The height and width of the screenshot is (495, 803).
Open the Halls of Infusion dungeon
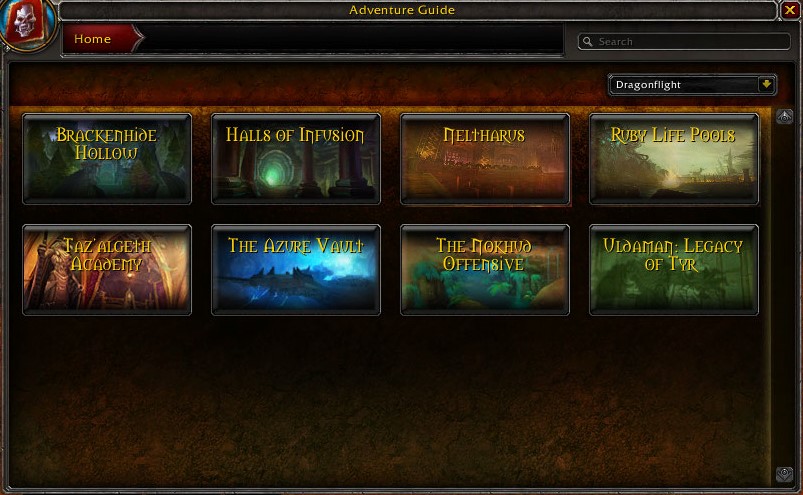296,159
